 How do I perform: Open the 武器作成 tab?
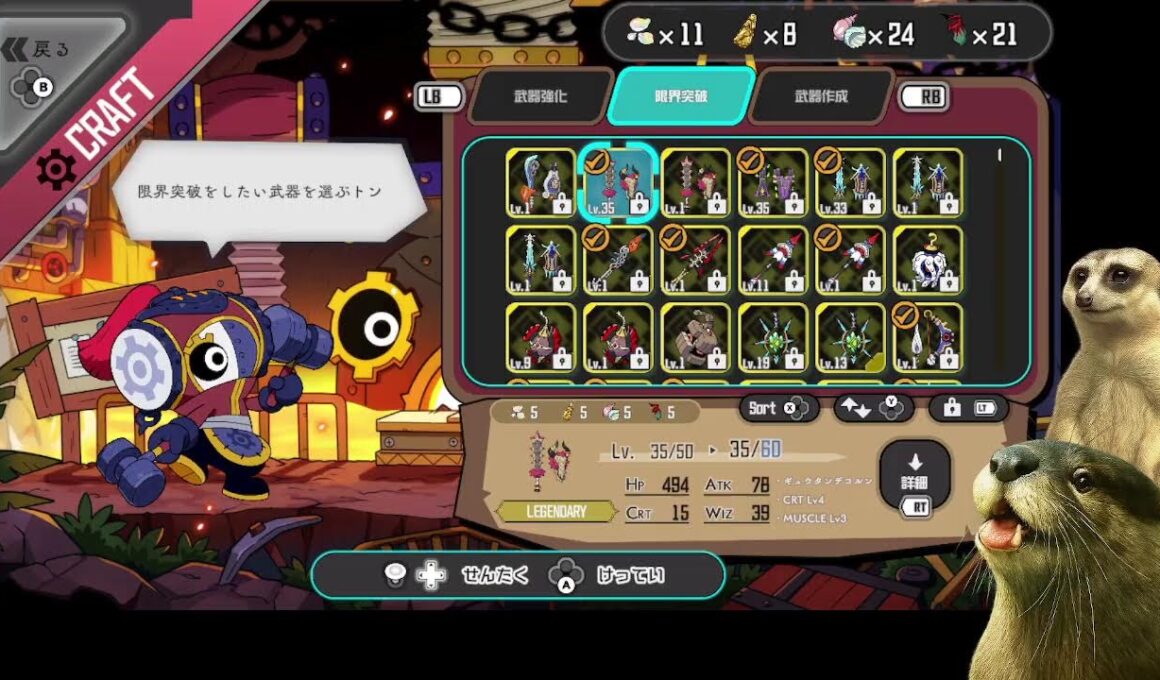(821, 97)
